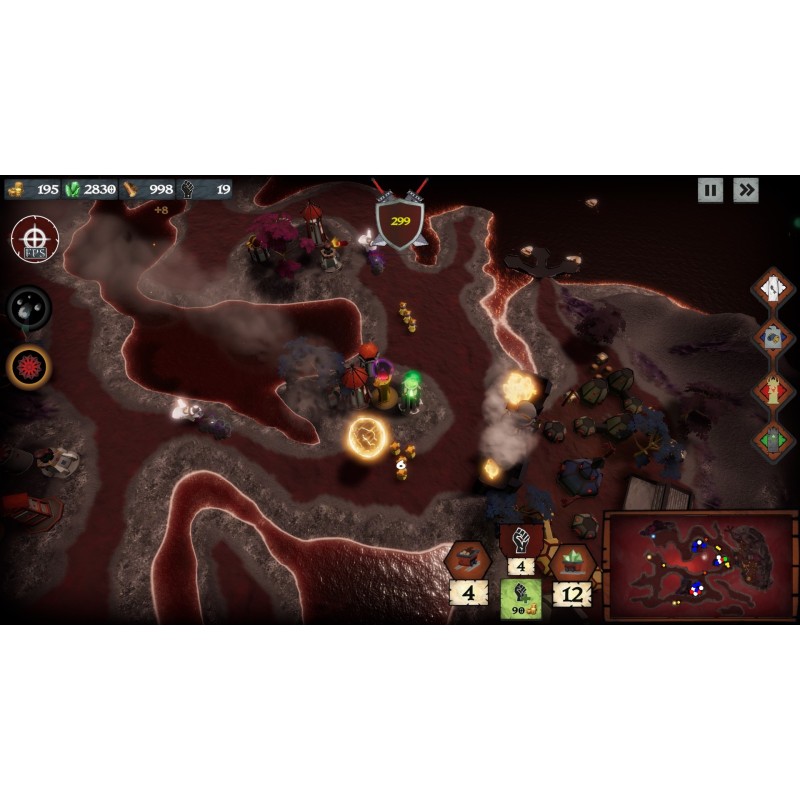Pick the red diamond castle tower
This screenshot has width=800, height=800.
tap(772, 389)
